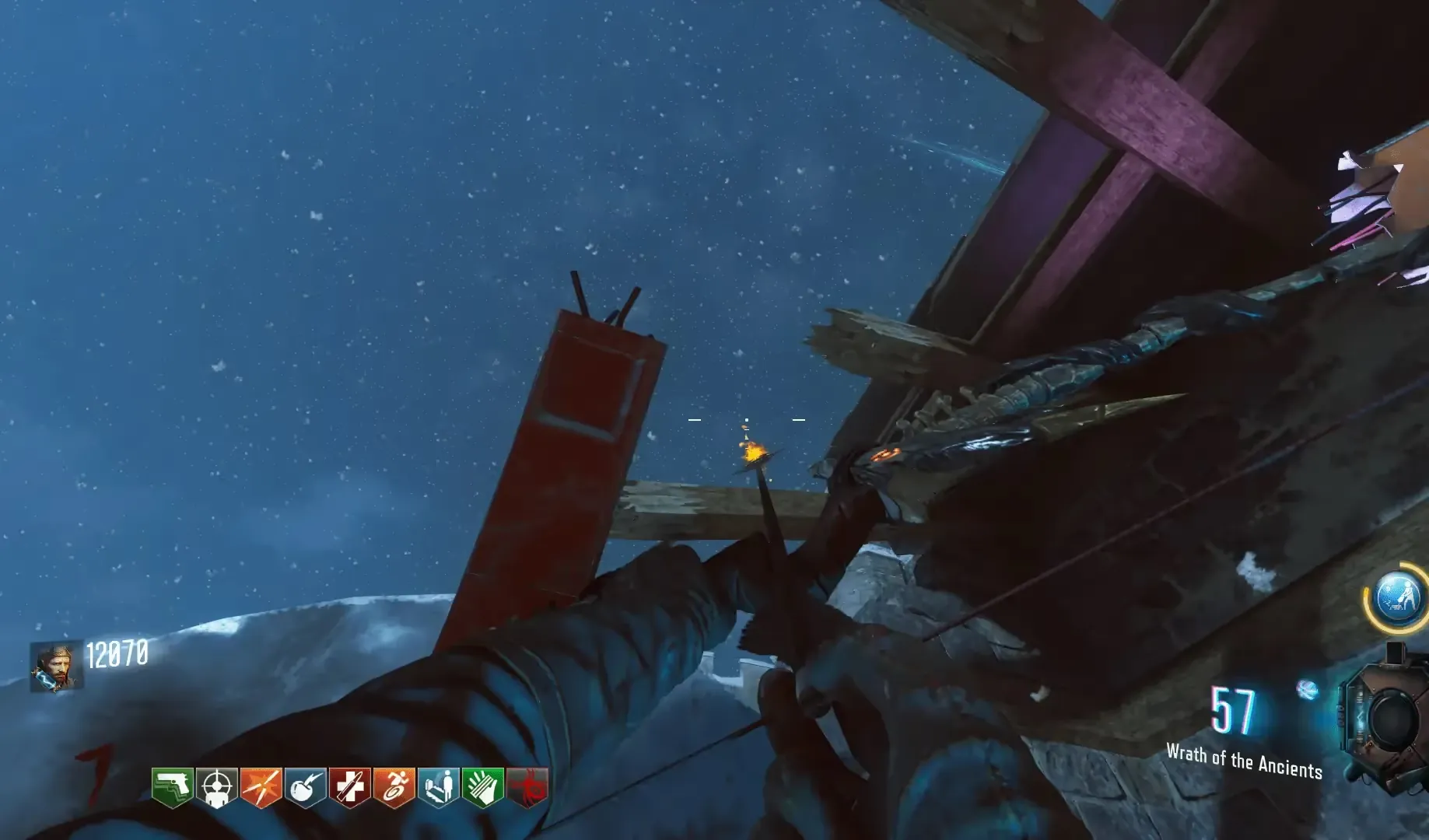
Task: Click the Mule Kick pistol perk icon
Action: [172, 787]
